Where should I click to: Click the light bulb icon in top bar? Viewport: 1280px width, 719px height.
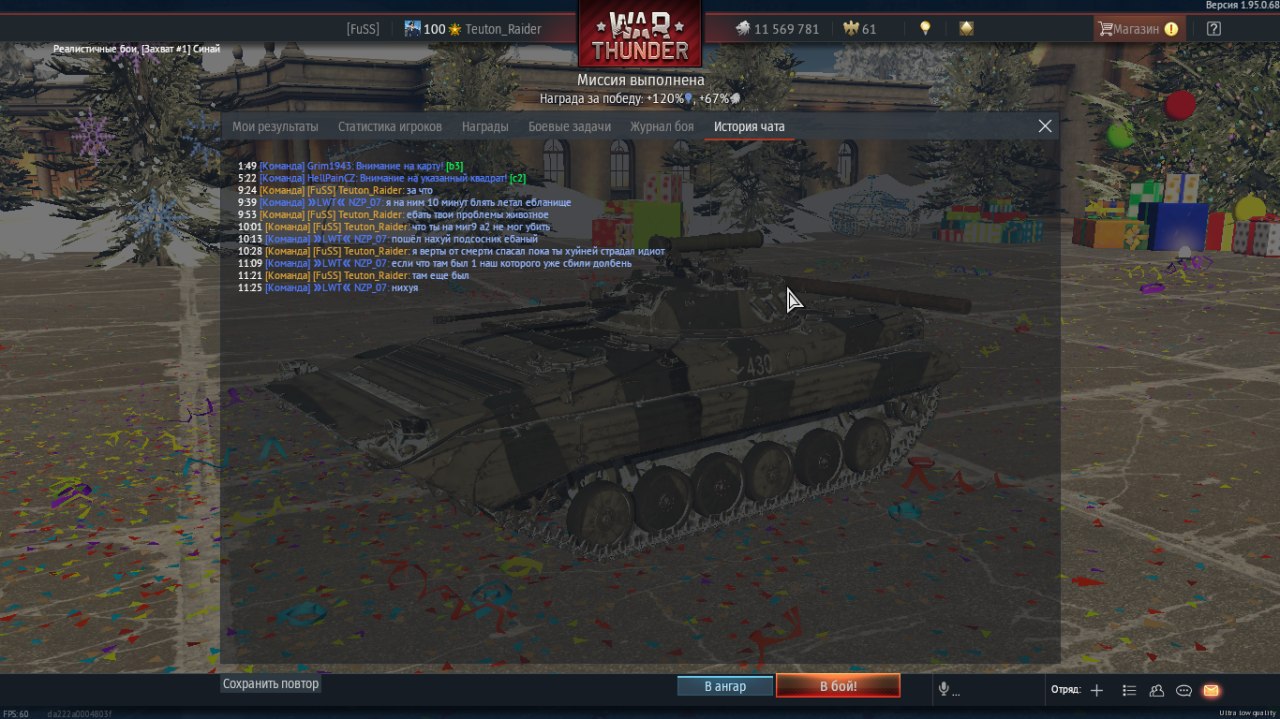926,29
